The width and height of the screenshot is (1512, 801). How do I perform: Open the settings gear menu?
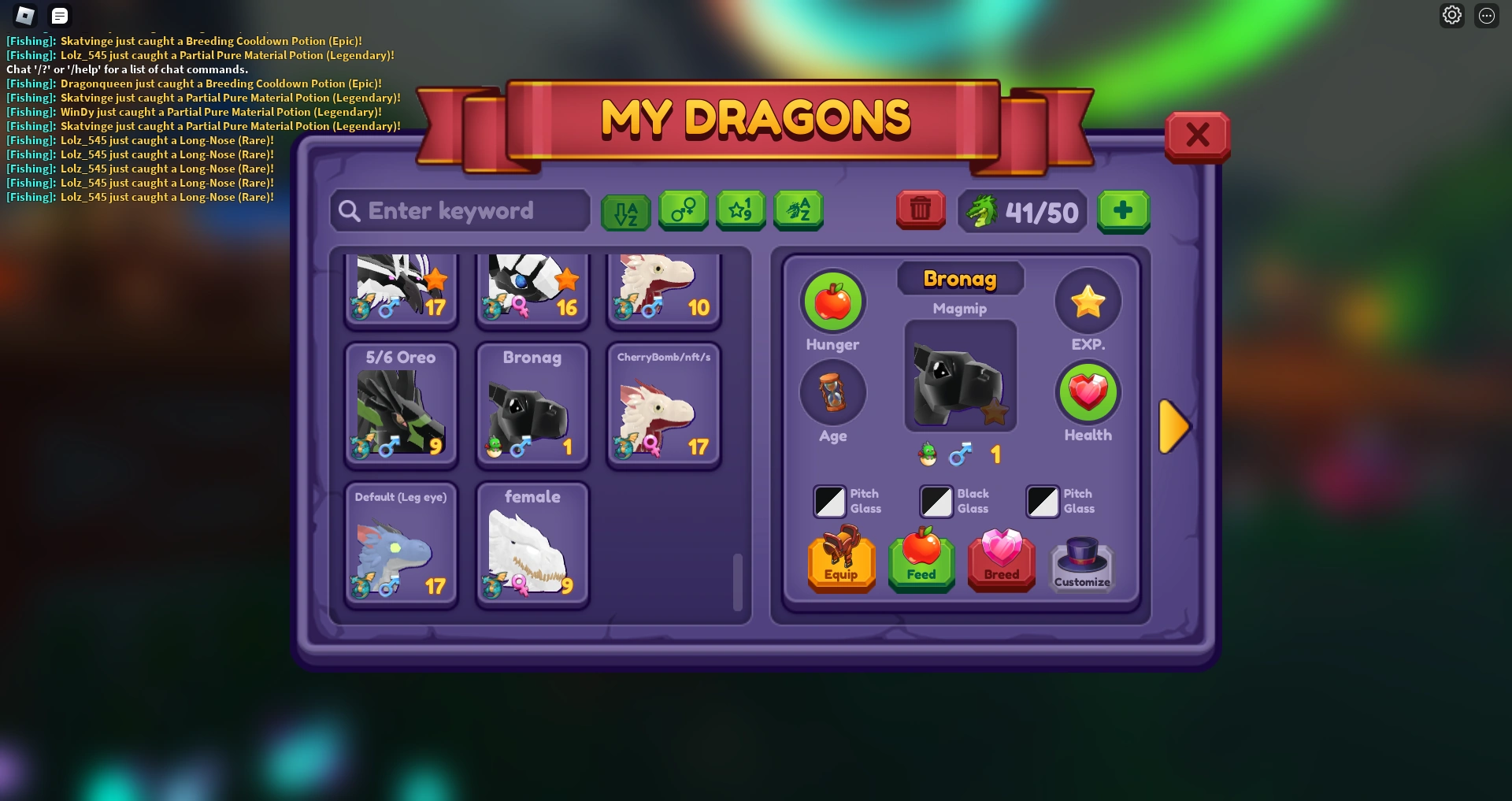[x=1453, y=14]
